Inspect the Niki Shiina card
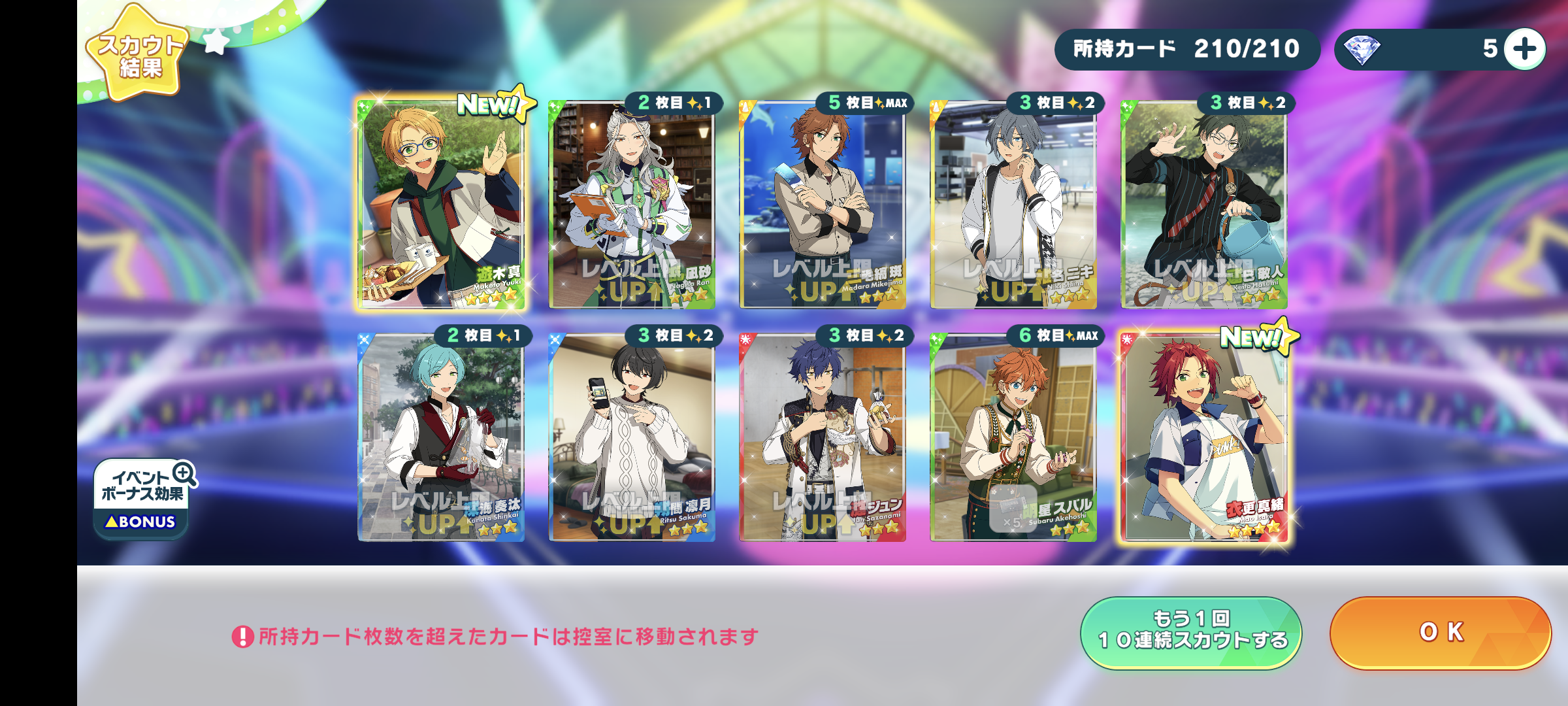The width and height of the screenshot is (1568, 706). tap(1013, 204)
